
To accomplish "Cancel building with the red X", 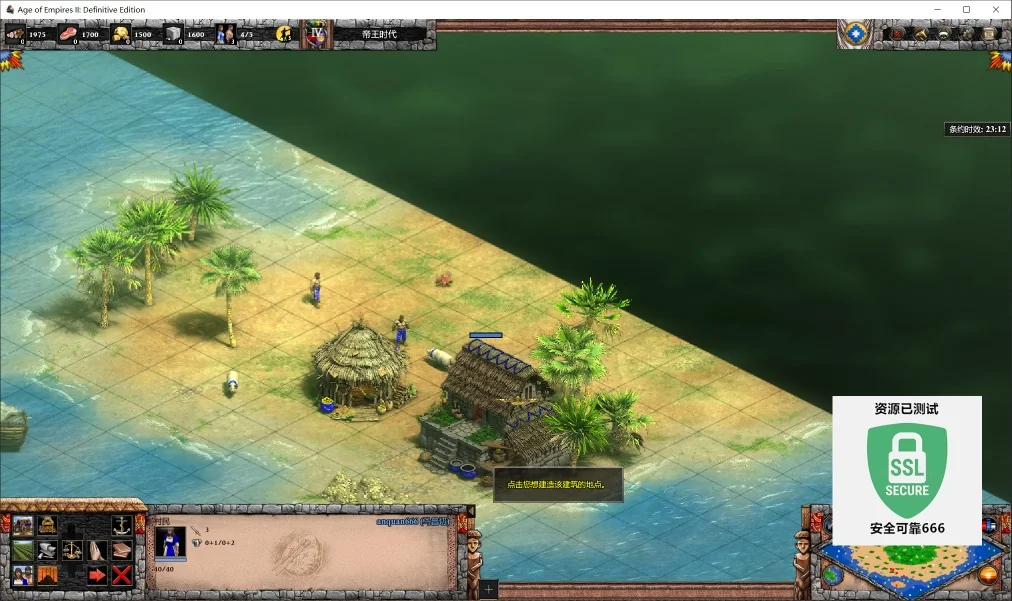I will [x=122, y=575].
